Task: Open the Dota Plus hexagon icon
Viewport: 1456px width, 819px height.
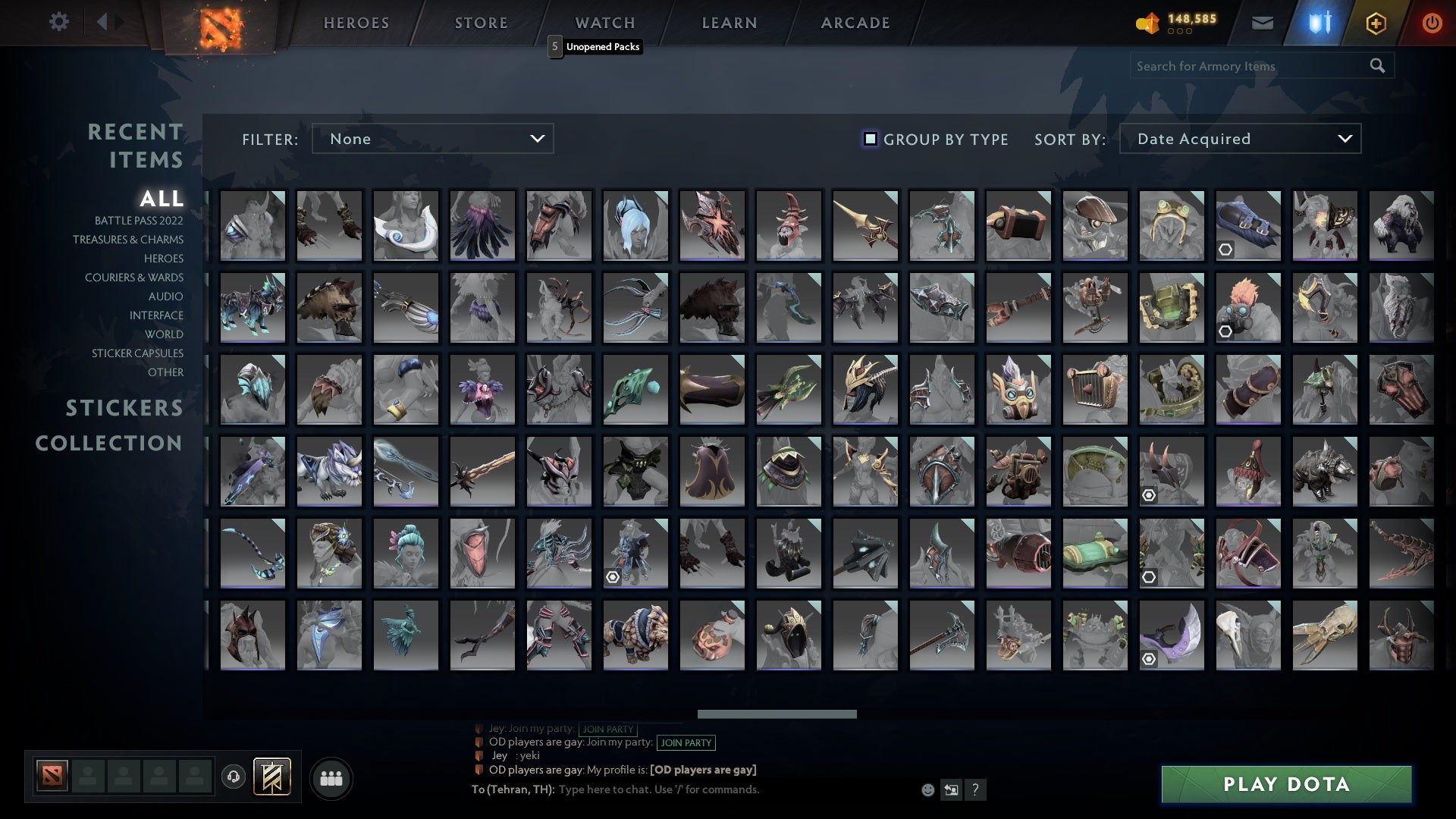Action: [1375, 23]
